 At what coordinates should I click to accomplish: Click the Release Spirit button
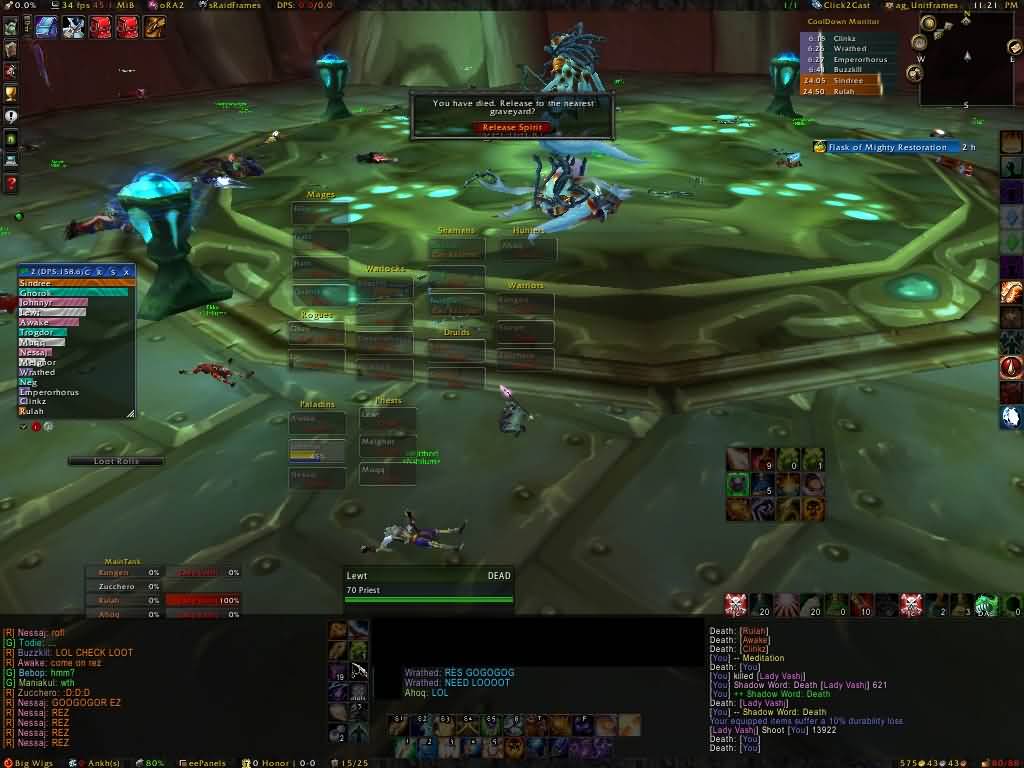point(512,127)
